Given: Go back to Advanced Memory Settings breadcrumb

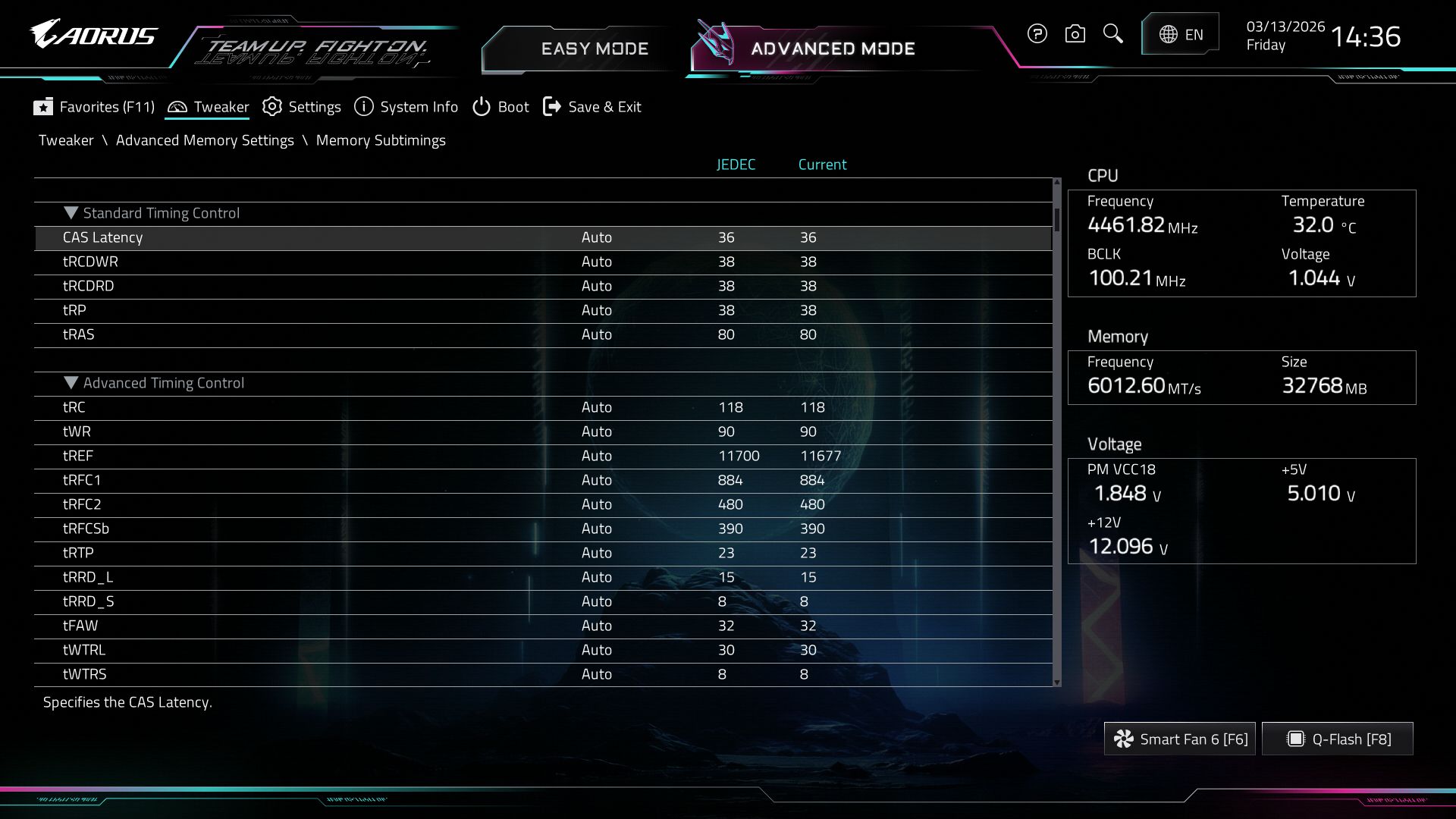Looking at the screenshot, I should point(205,140).
